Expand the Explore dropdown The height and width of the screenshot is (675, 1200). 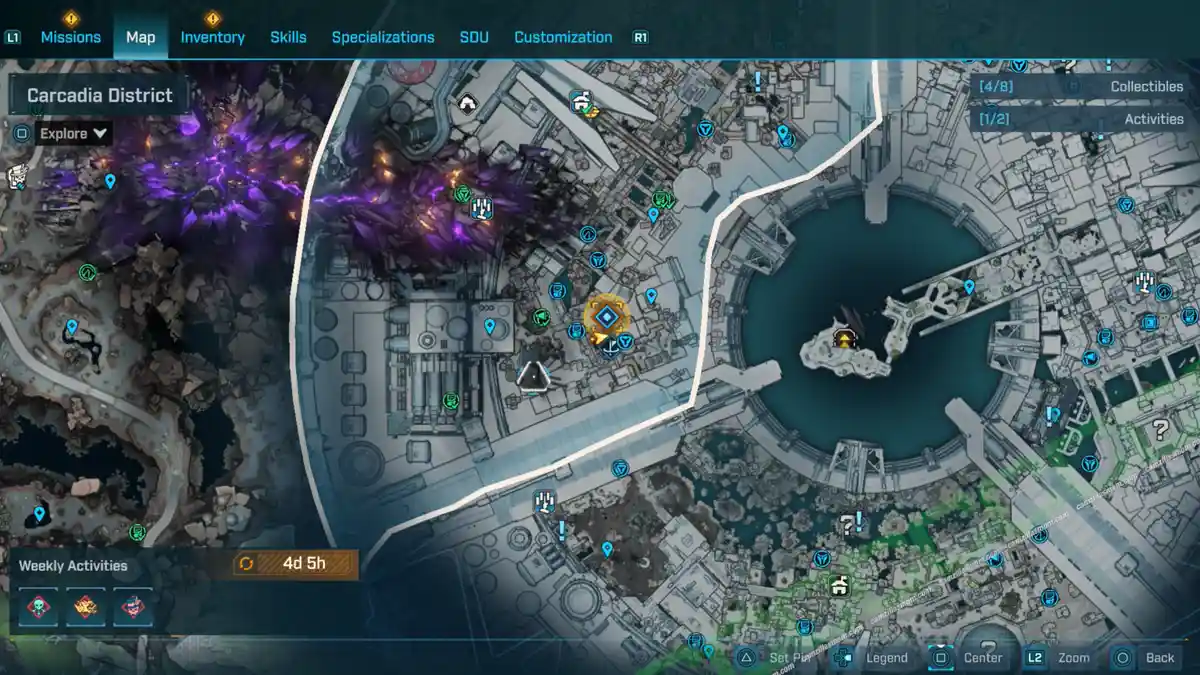tap(74, 133)
